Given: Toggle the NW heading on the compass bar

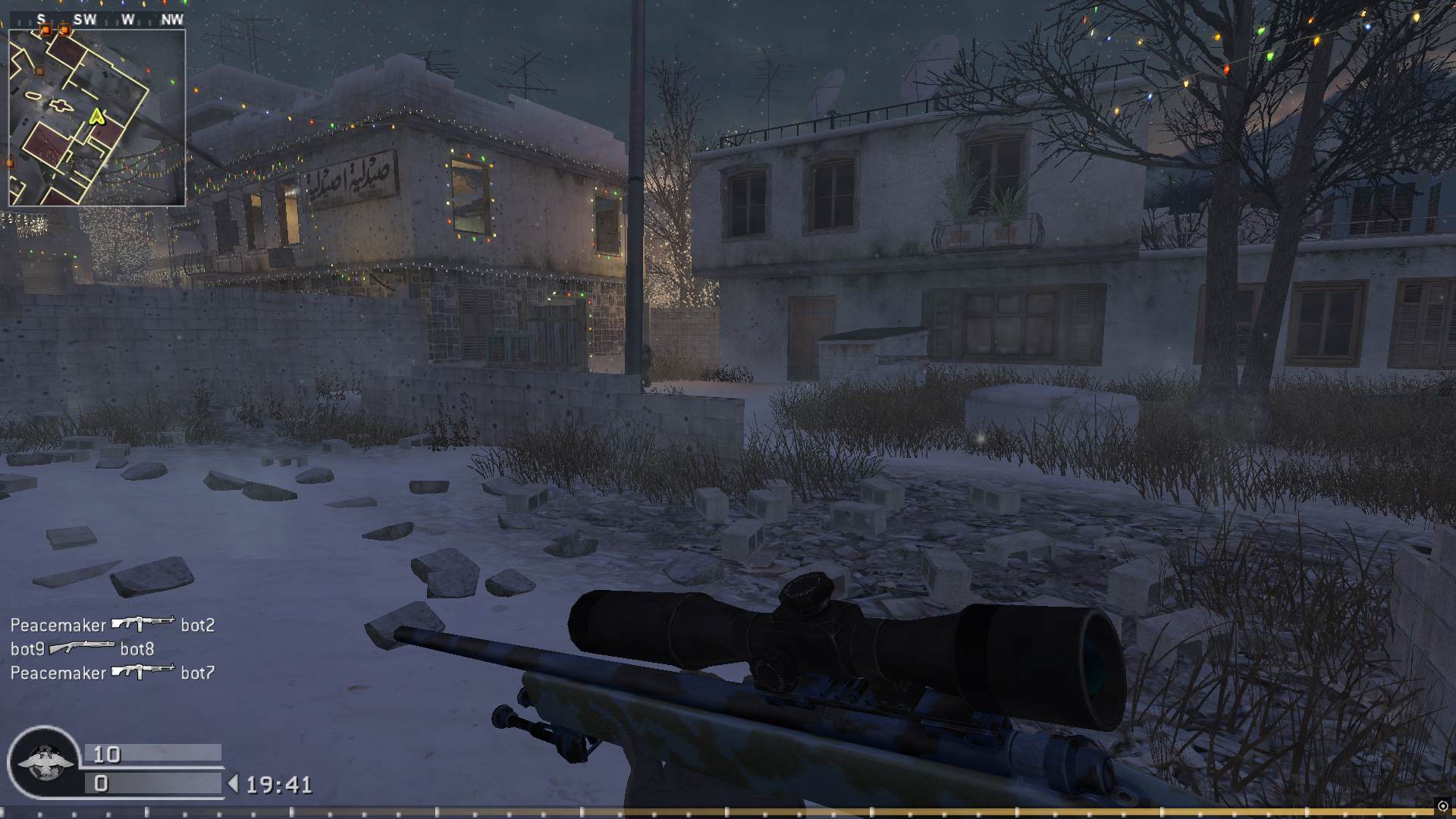Looking at the screenshot, I should [x=173, y=19].
